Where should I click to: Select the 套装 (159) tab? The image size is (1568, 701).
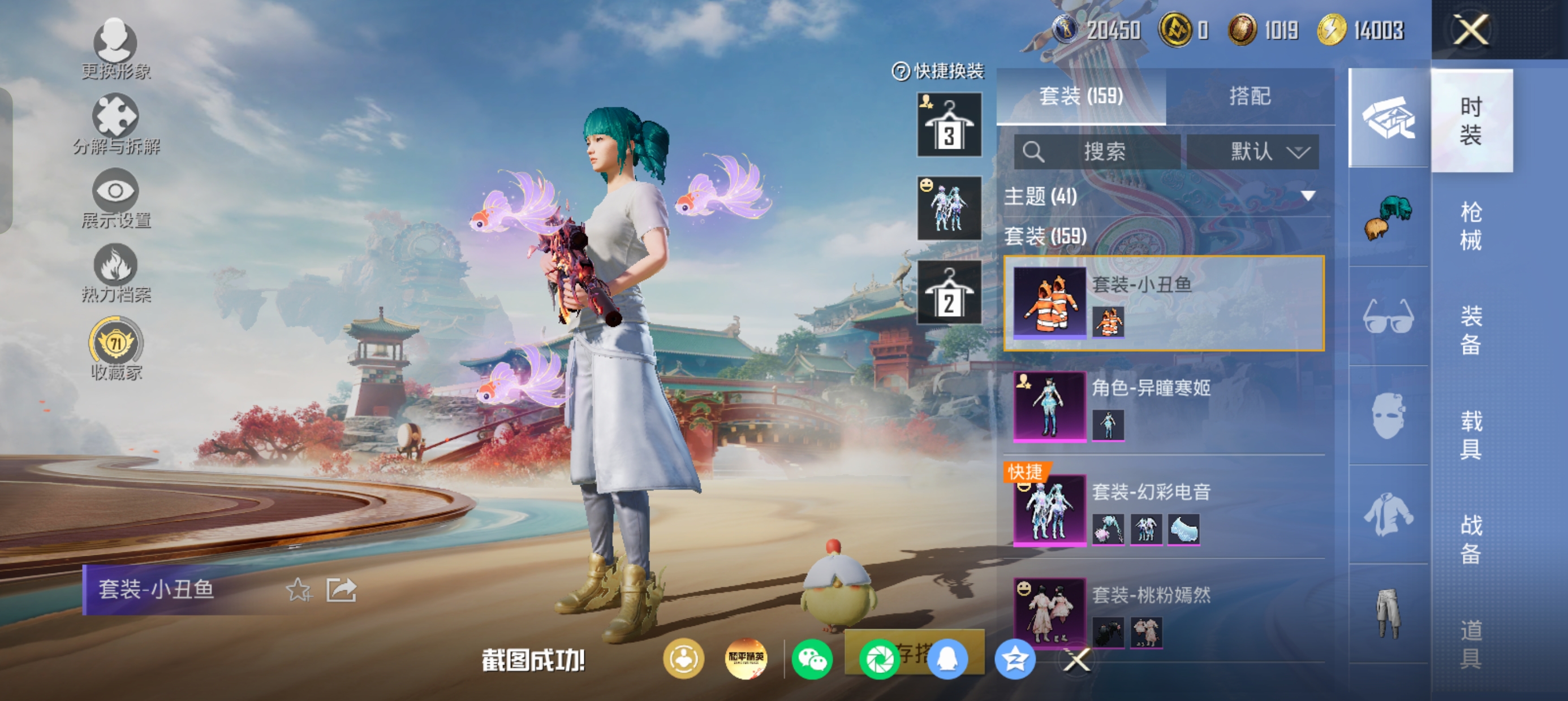point(1080,96)
